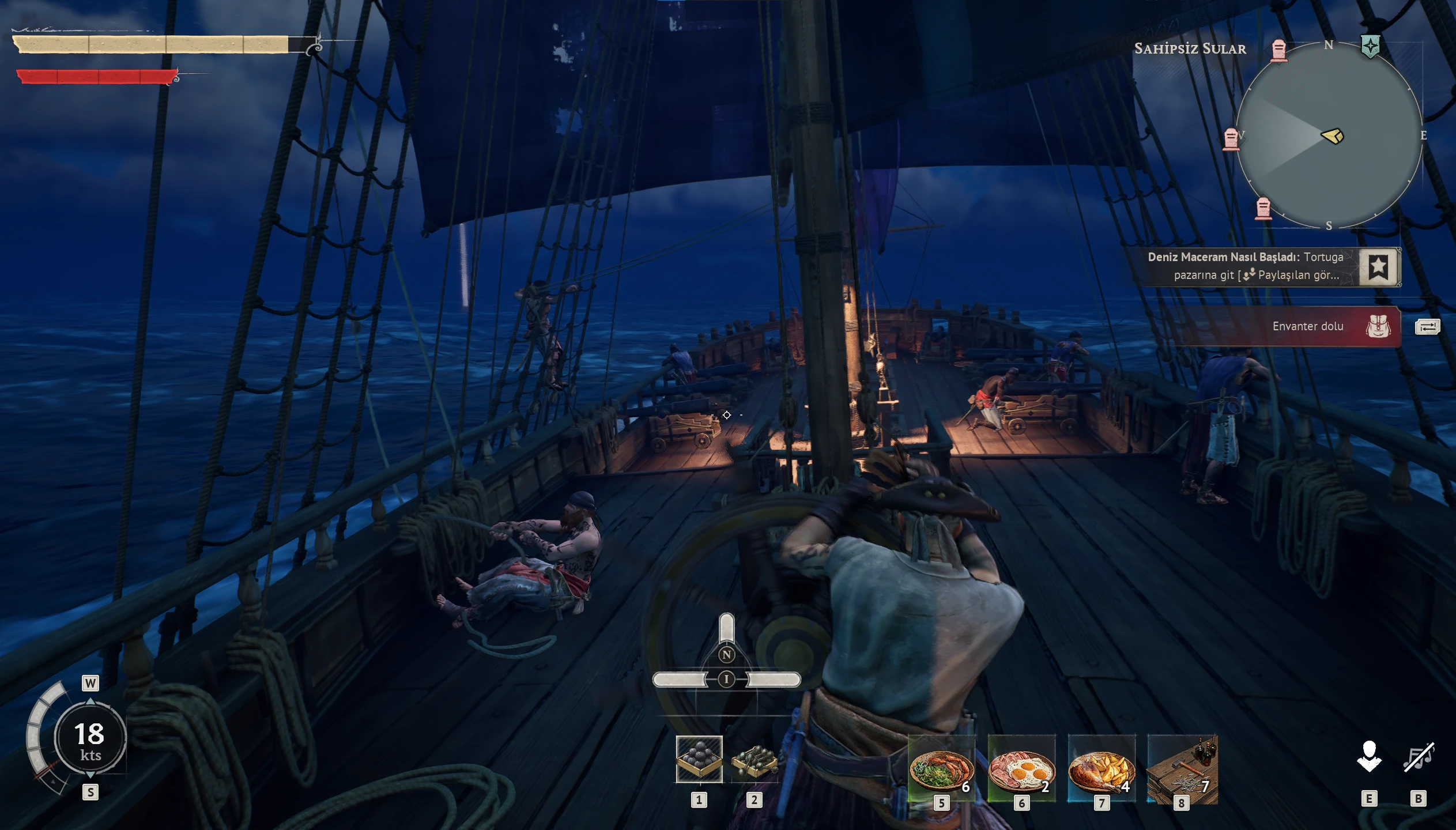
Task: Toggle the muted music note icon
Action: (1418, 757)
